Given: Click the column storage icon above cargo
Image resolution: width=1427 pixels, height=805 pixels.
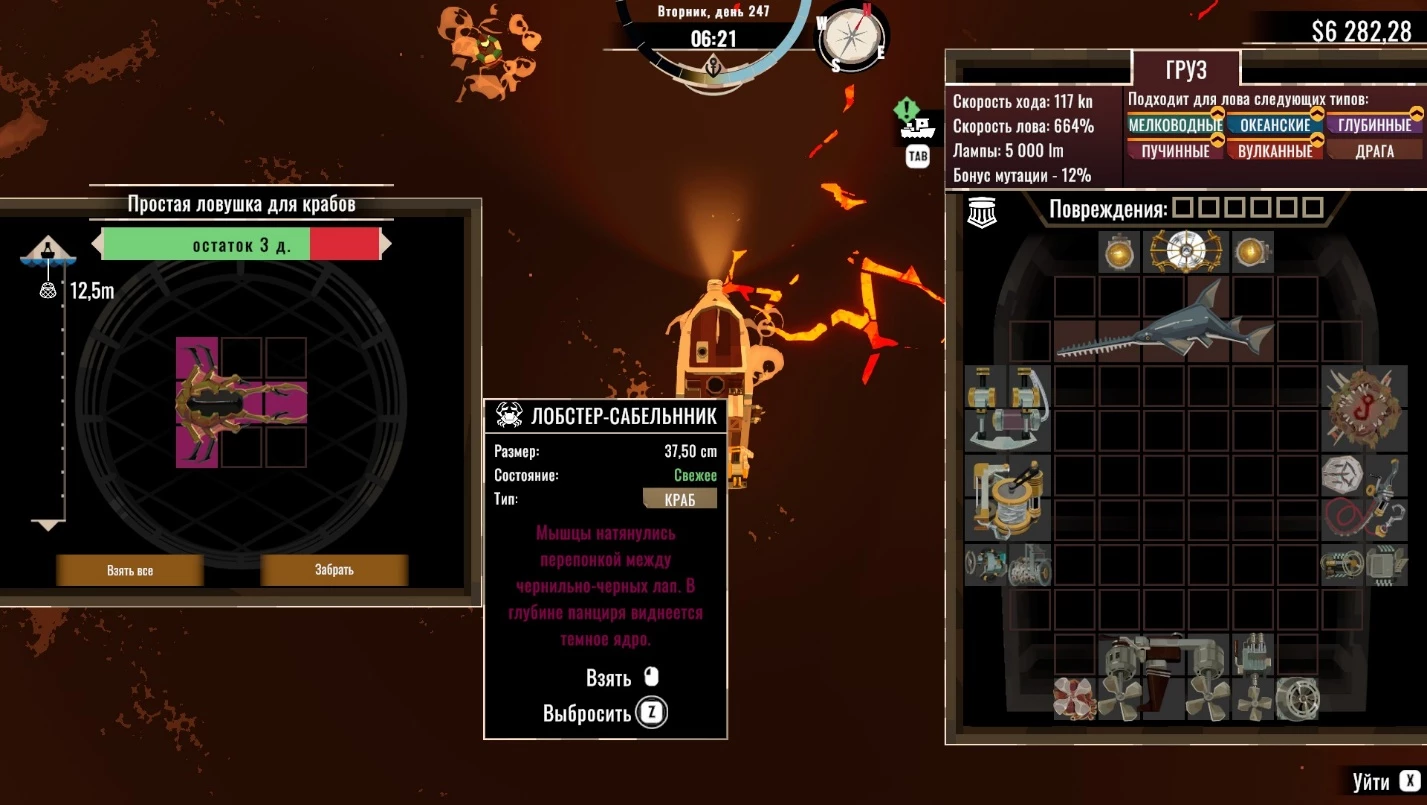Looking at the screenshot, I should click(979, 213).
